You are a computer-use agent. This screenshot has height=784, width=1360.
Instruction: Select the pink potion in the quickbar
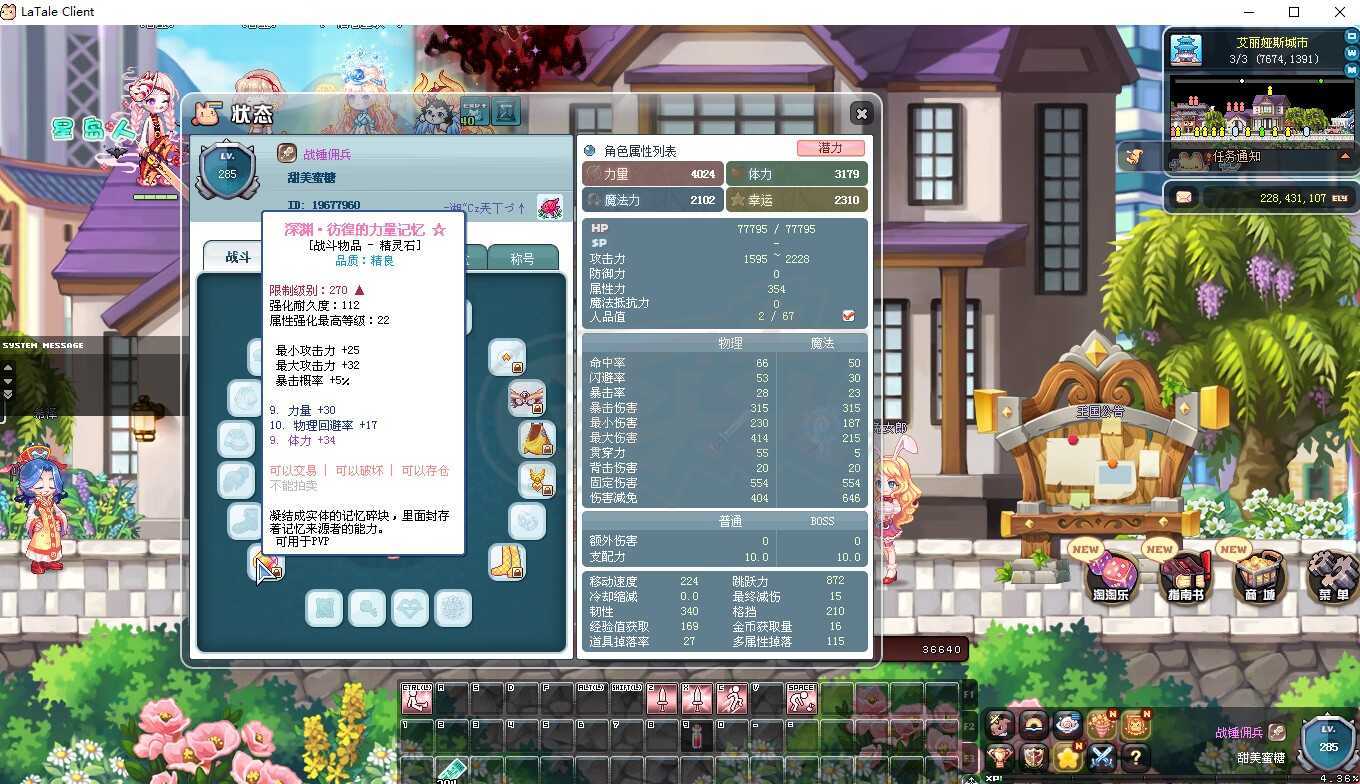coord(696,736)
